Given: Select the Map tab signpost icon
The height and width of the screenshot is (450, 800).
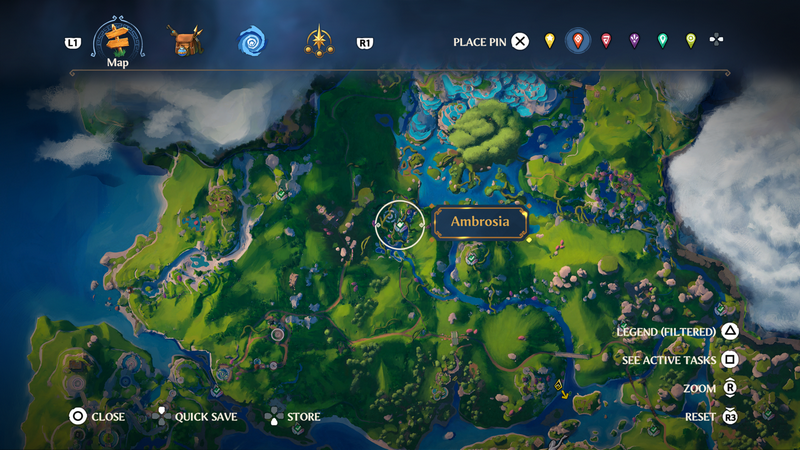Looking at the screenshot, I should (117, 39).
